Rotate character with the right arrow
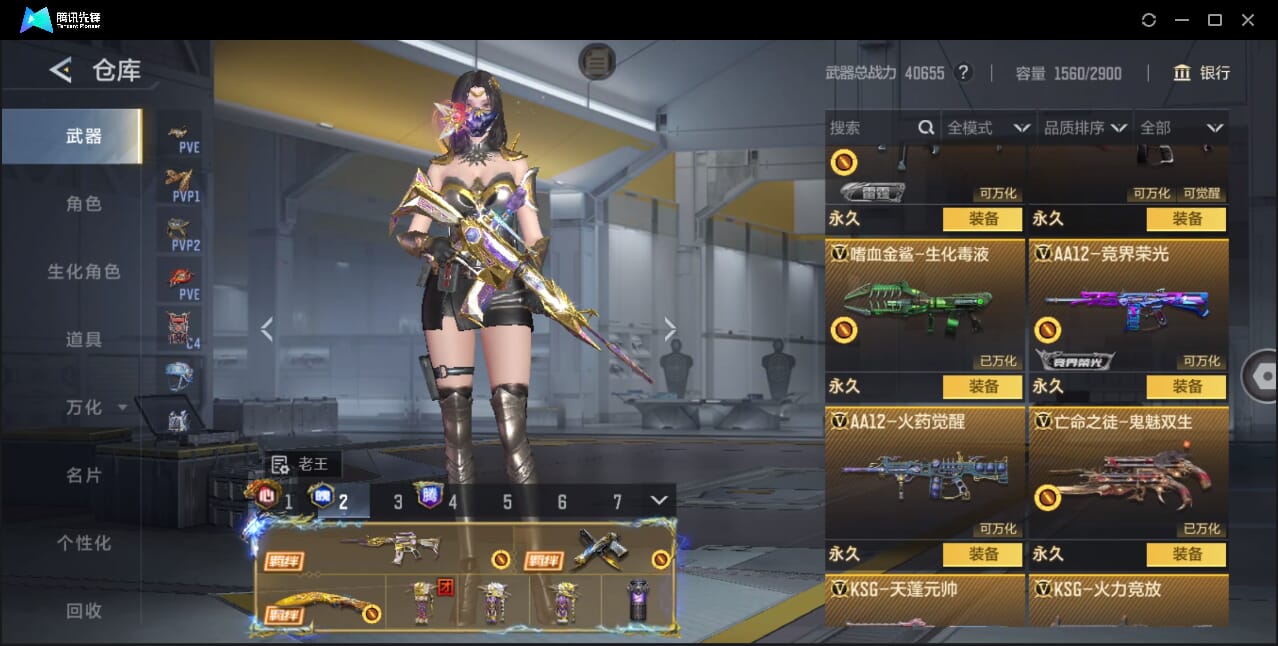 coord(670,329)
